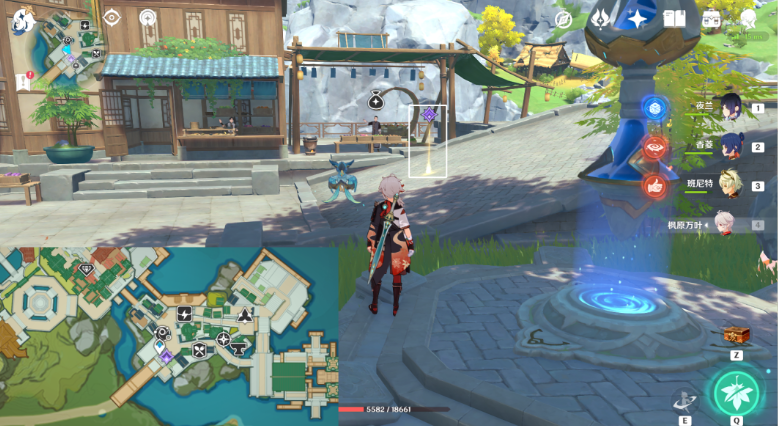This screenshot has width=778, height=426.
Task: Click the blue dice buff icon
Action: 655,109
